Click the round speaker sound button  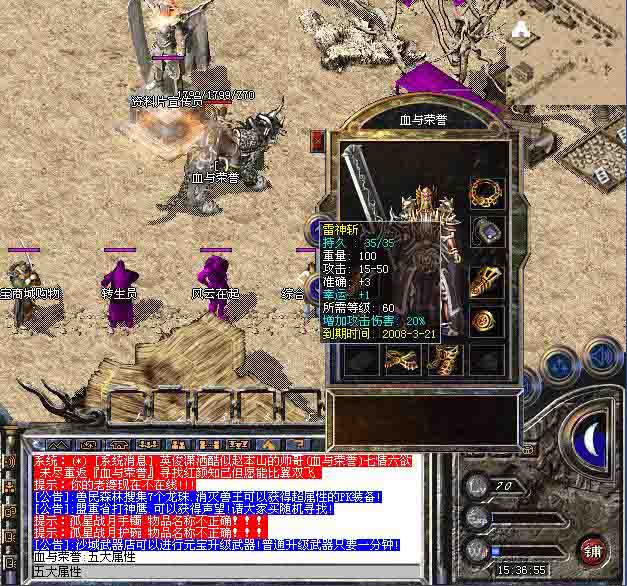[601, 355]
